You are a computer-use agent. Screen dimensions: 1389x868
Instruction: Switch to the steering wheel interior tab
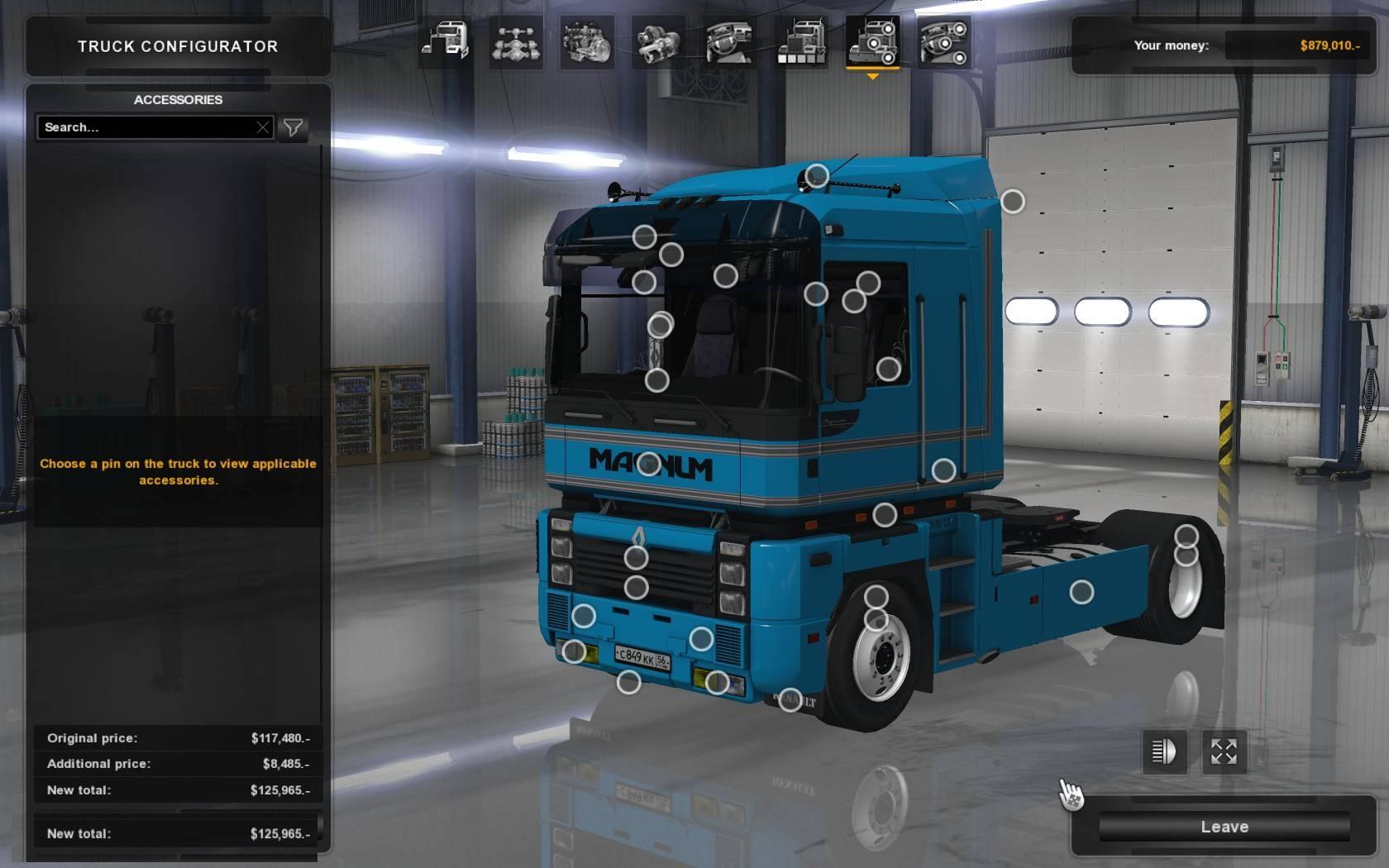point(729,42)
